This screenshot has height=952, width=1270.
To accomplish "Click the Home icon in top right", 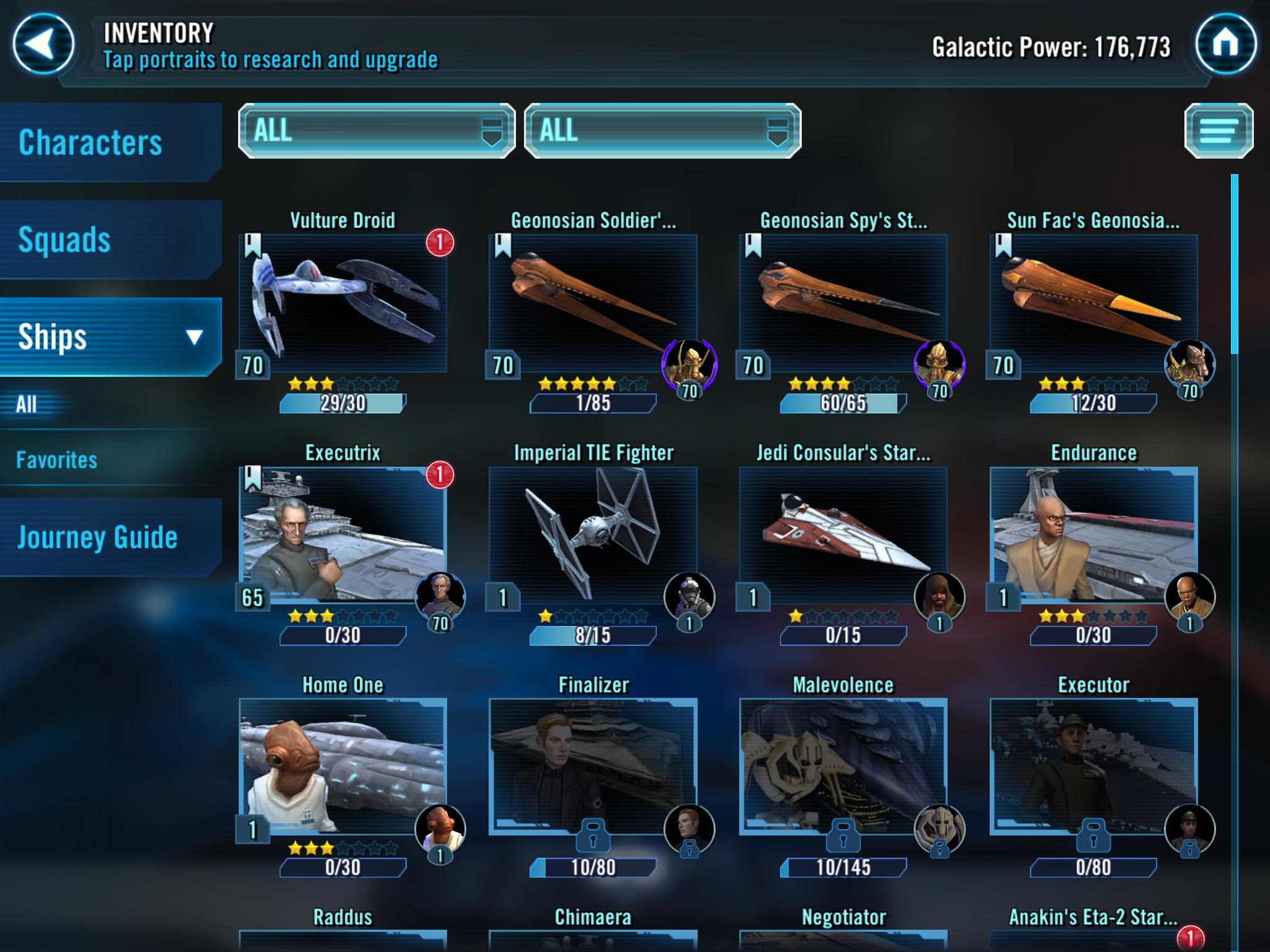I will click(1225, 43).
